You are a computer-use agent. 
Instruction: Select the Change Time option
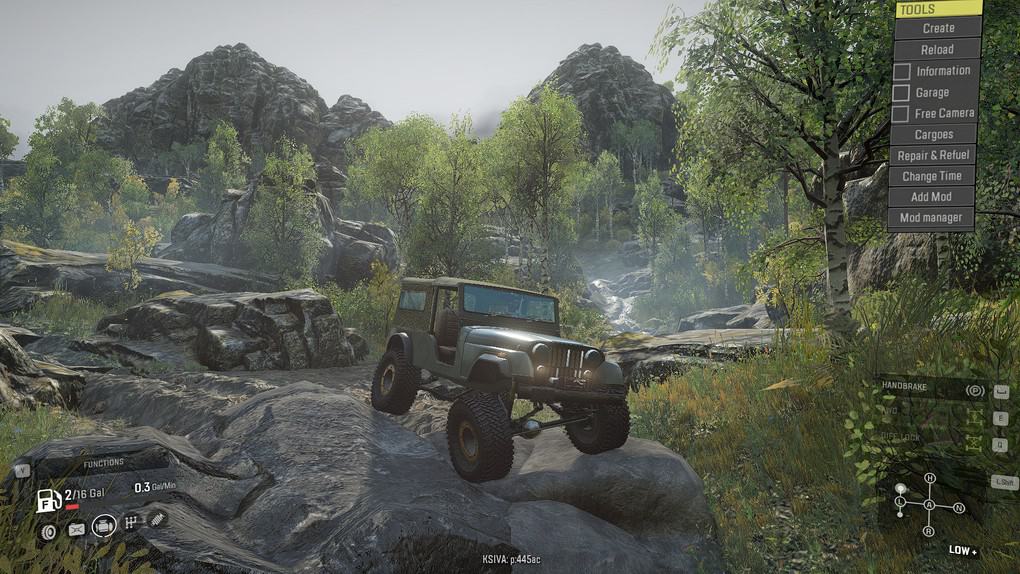click(932, 176)
